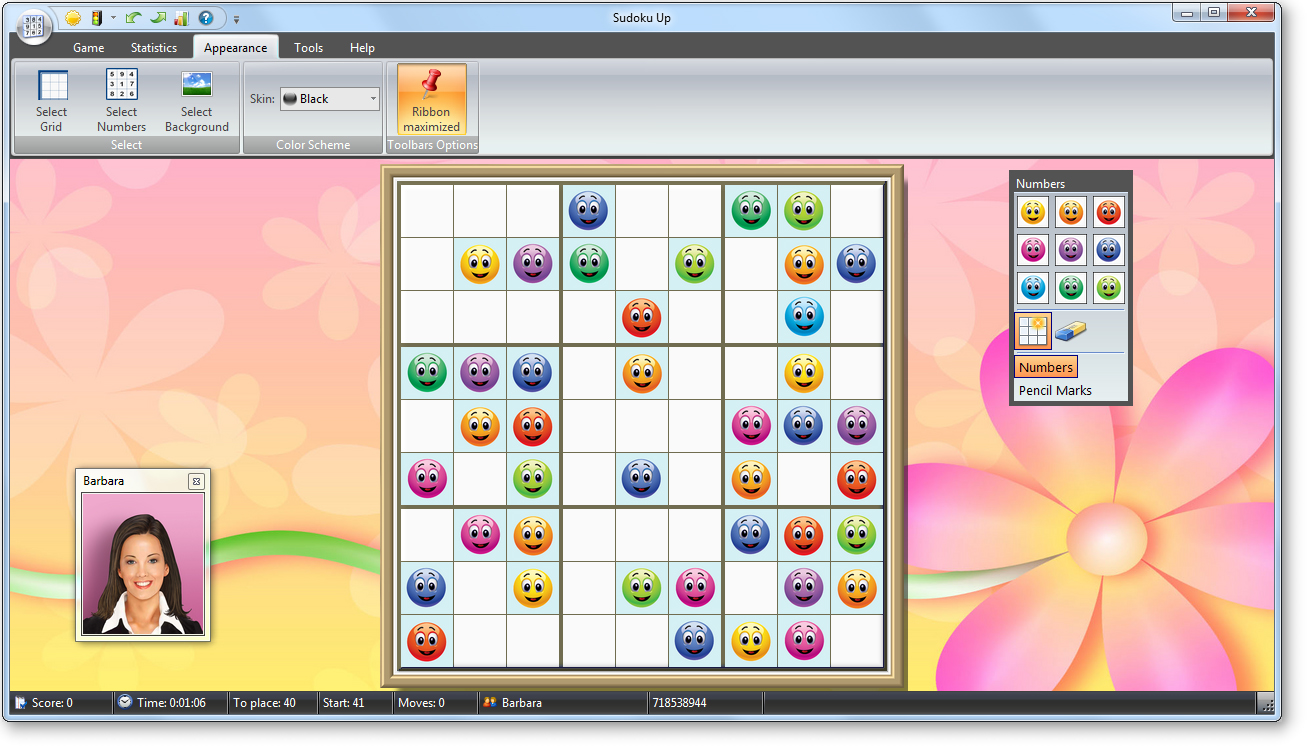Switch to the Statistics tab

[153, 47]
